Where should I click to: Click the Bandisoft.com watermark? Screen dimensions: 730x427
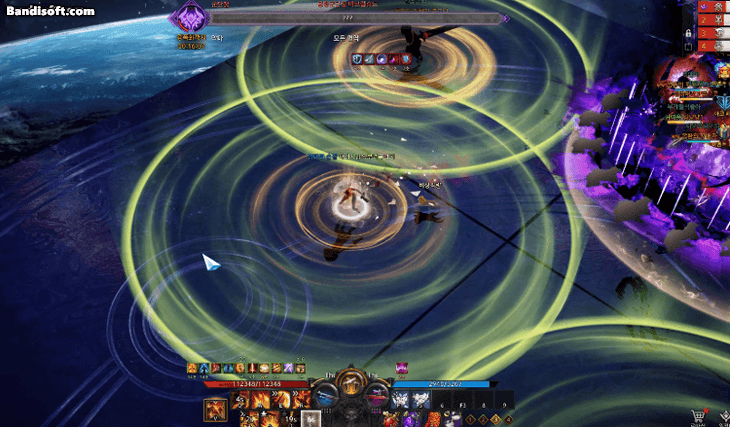49,11
